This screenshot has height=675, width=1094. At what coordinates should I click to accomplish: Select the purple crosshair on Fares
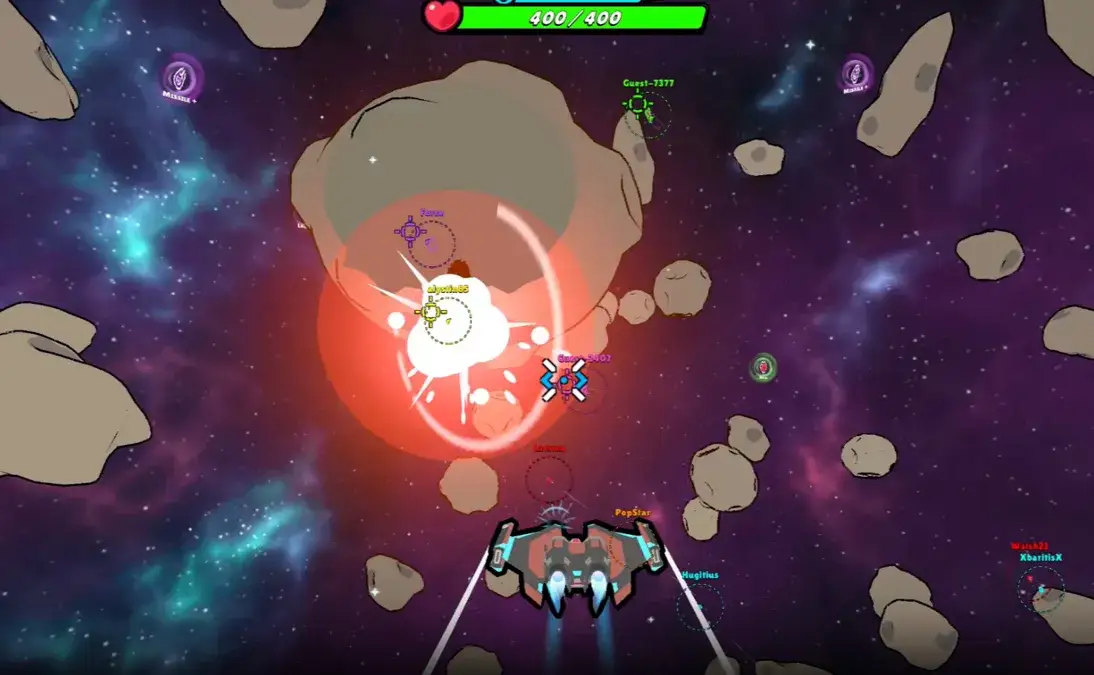(410, 232)
